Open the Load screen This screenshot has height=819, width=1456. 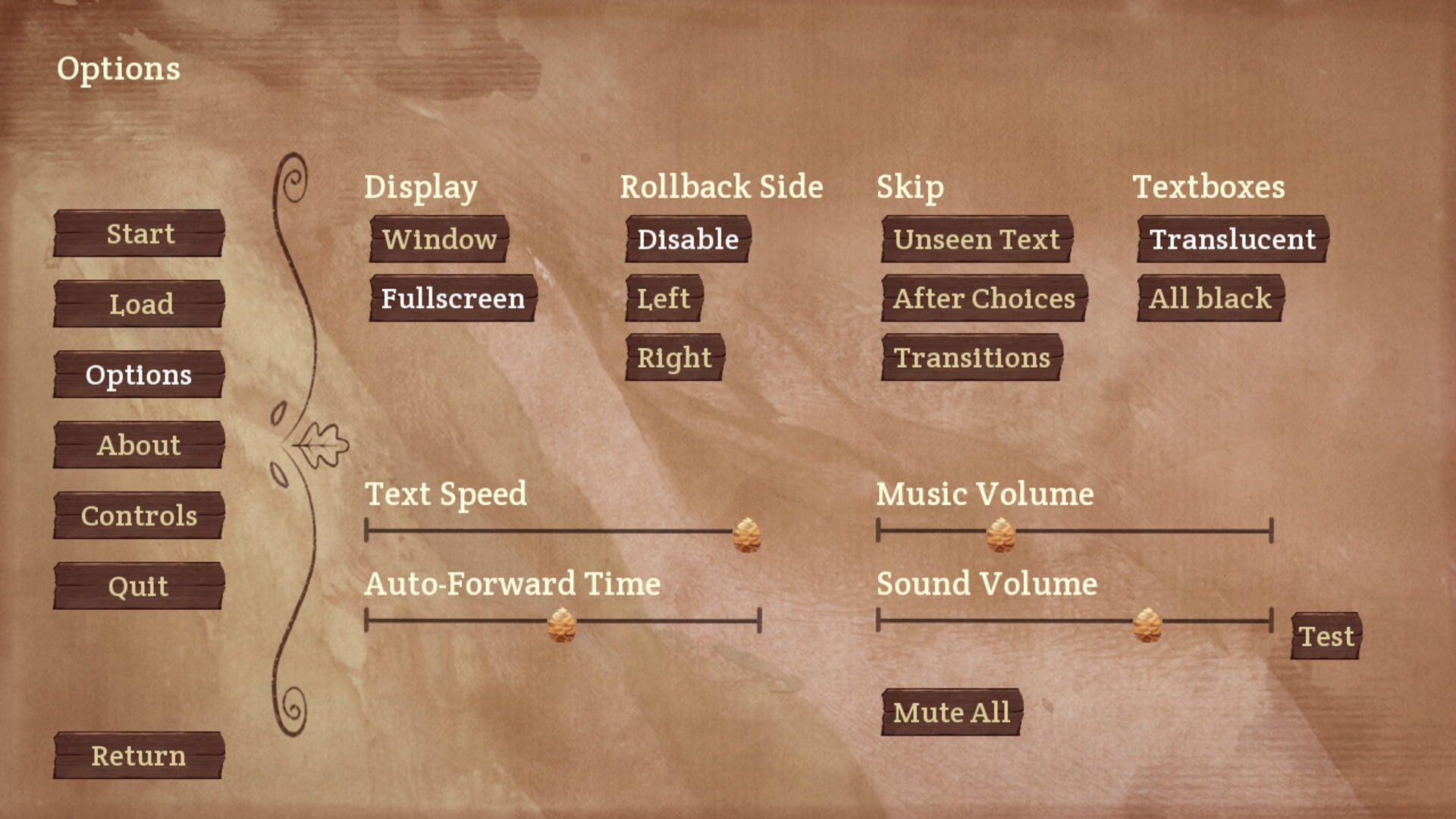[139, 304]
